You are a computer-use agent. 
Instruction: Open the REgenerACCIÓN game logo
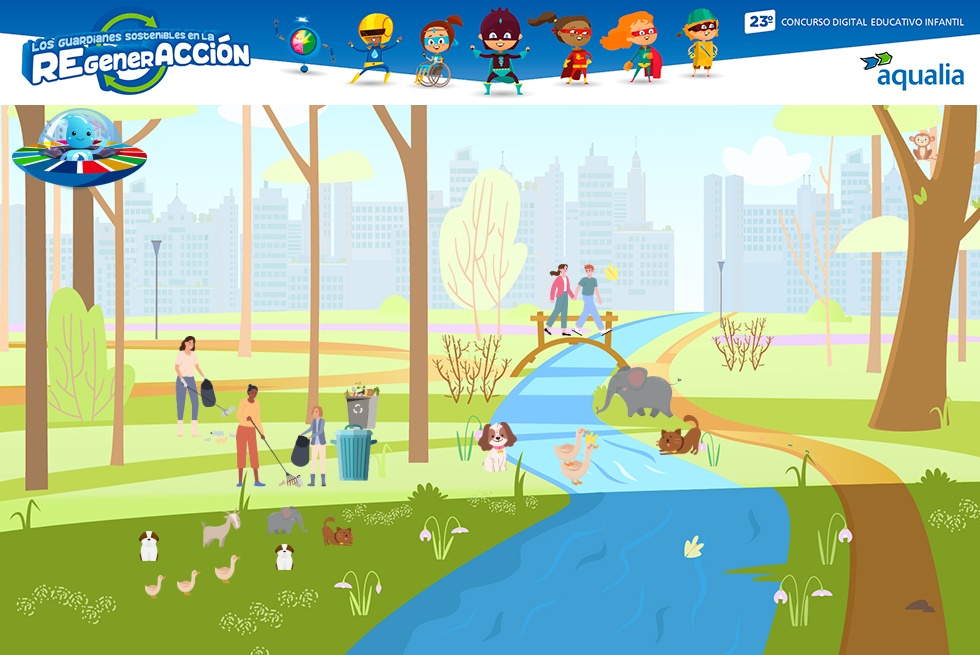click(x=137, y=53)
